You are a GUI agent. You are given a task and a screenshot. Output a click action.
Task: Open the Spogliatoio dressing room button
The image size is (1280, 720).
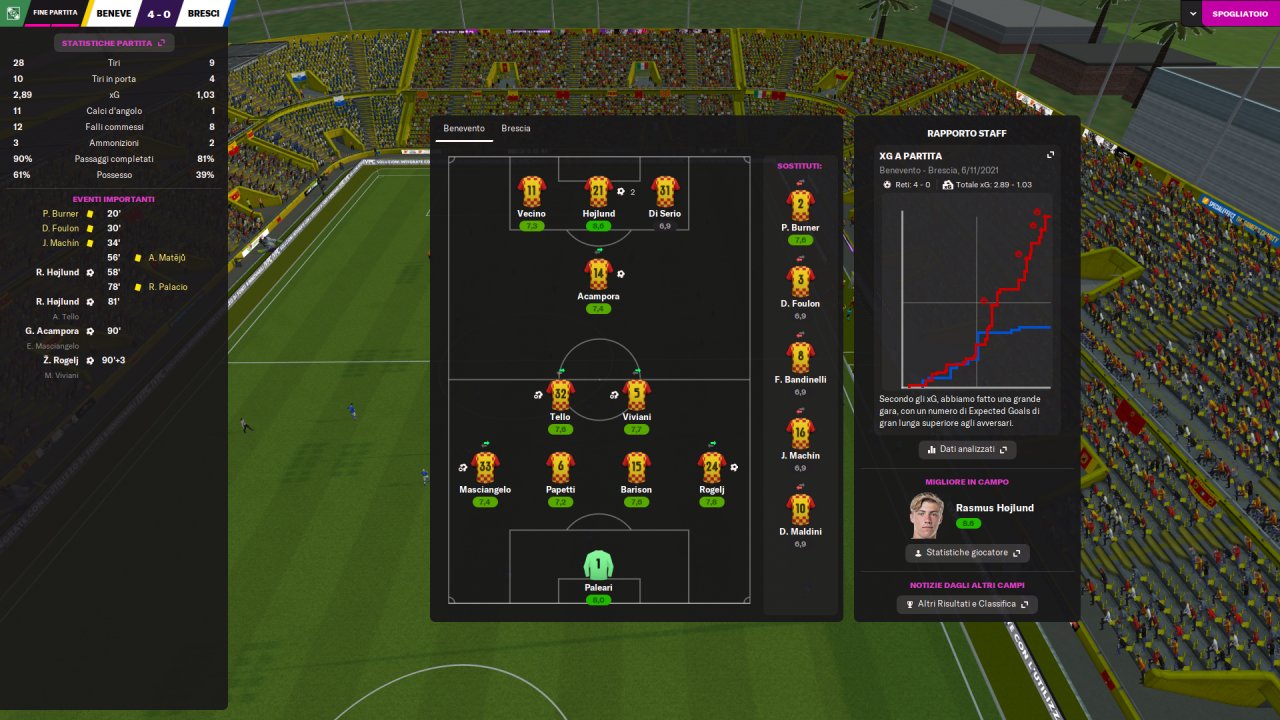[x=1239, y=14]
